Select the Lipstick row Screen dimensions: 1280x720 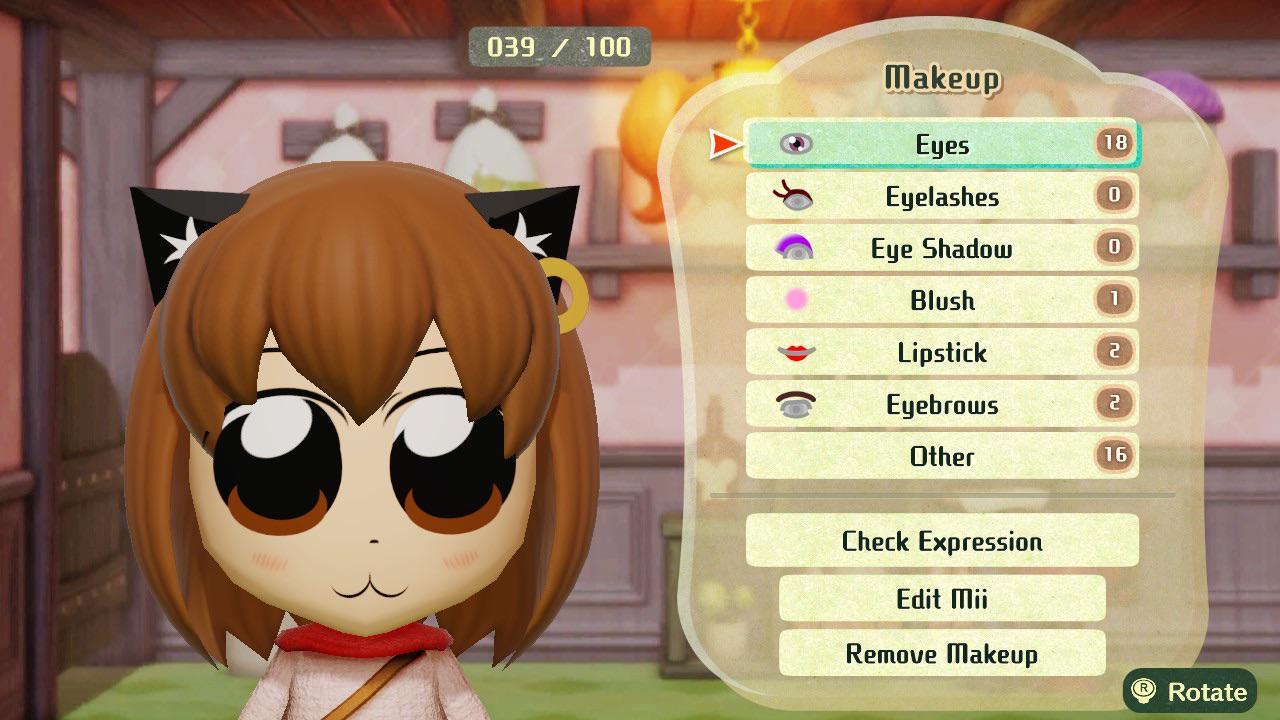[x=942, y=353]
